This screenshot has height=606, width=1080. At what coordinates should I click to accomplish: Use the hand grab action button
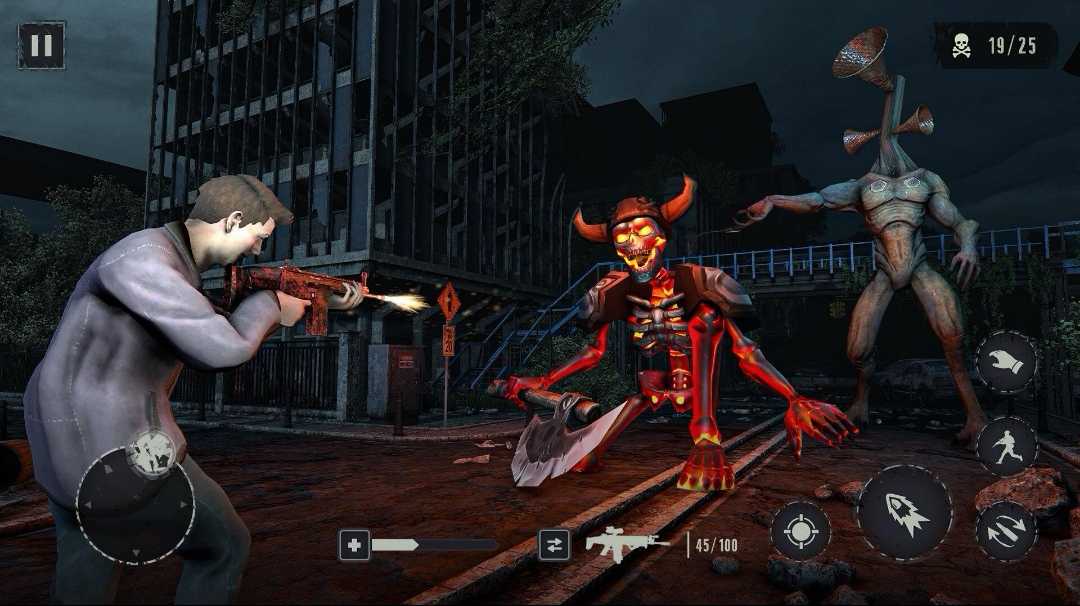[1006, 362]
